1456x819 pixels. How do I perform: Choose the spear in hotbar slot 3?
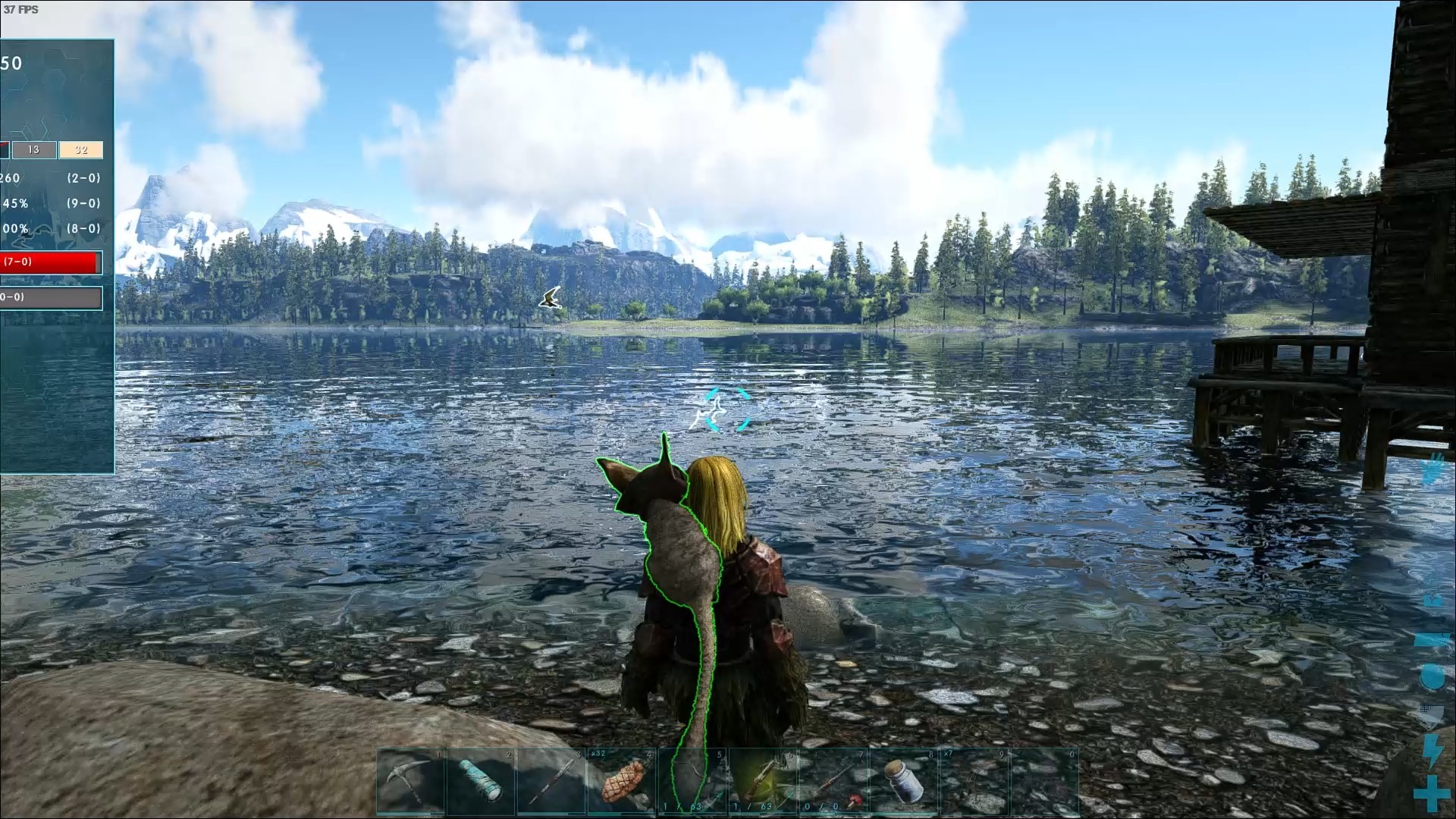click(x=551, y=781)
